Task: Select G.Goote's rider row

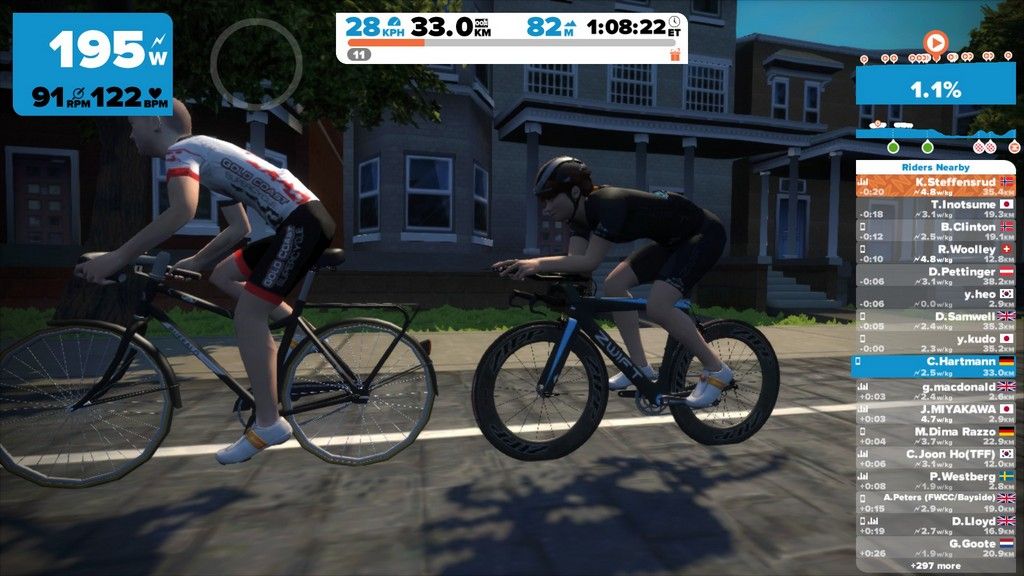Action: coord(935,547)
